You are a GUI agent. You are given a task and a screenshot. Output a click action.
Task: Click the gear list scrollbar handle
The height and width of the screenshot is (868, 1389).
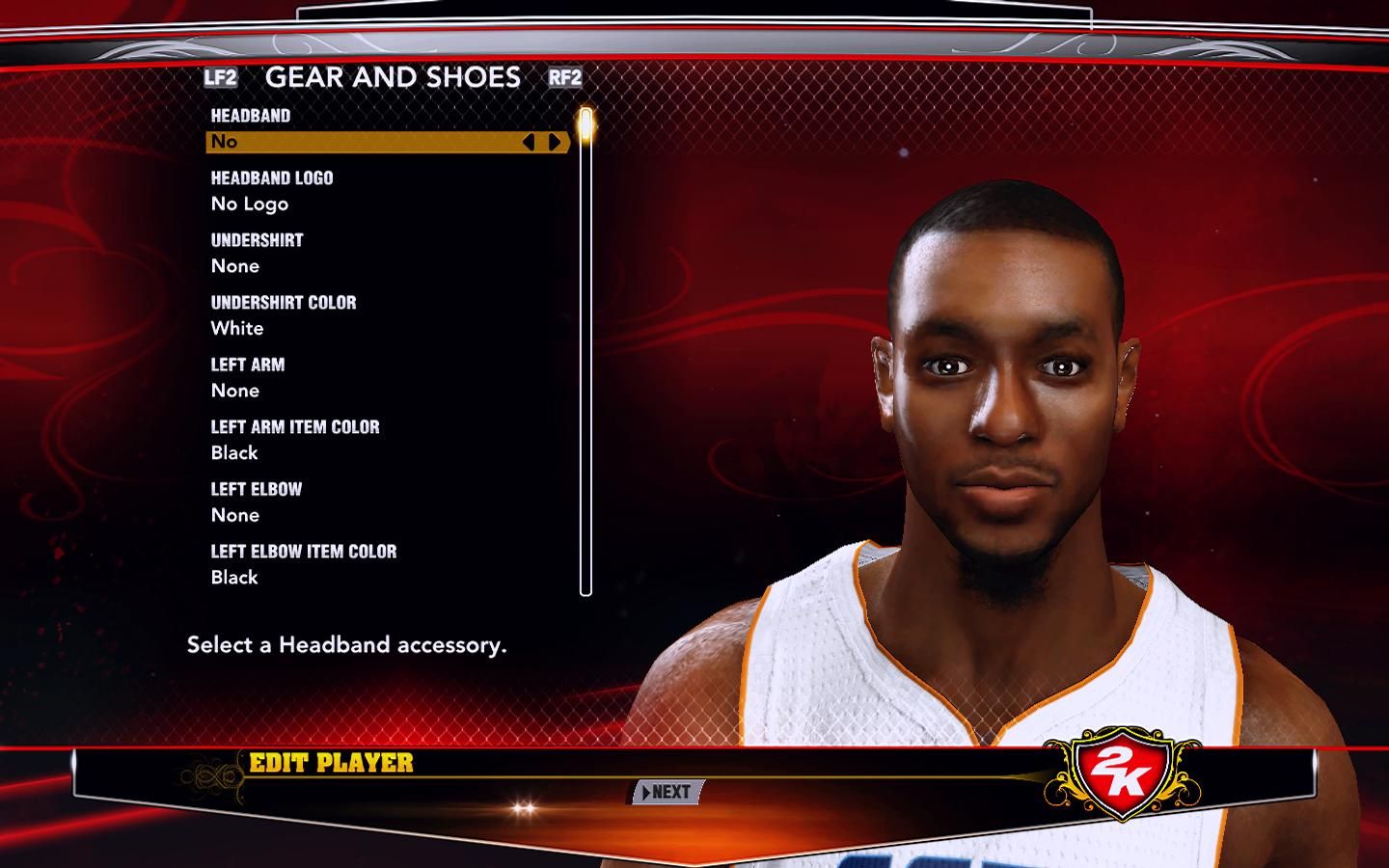click(x=585, y=126)
